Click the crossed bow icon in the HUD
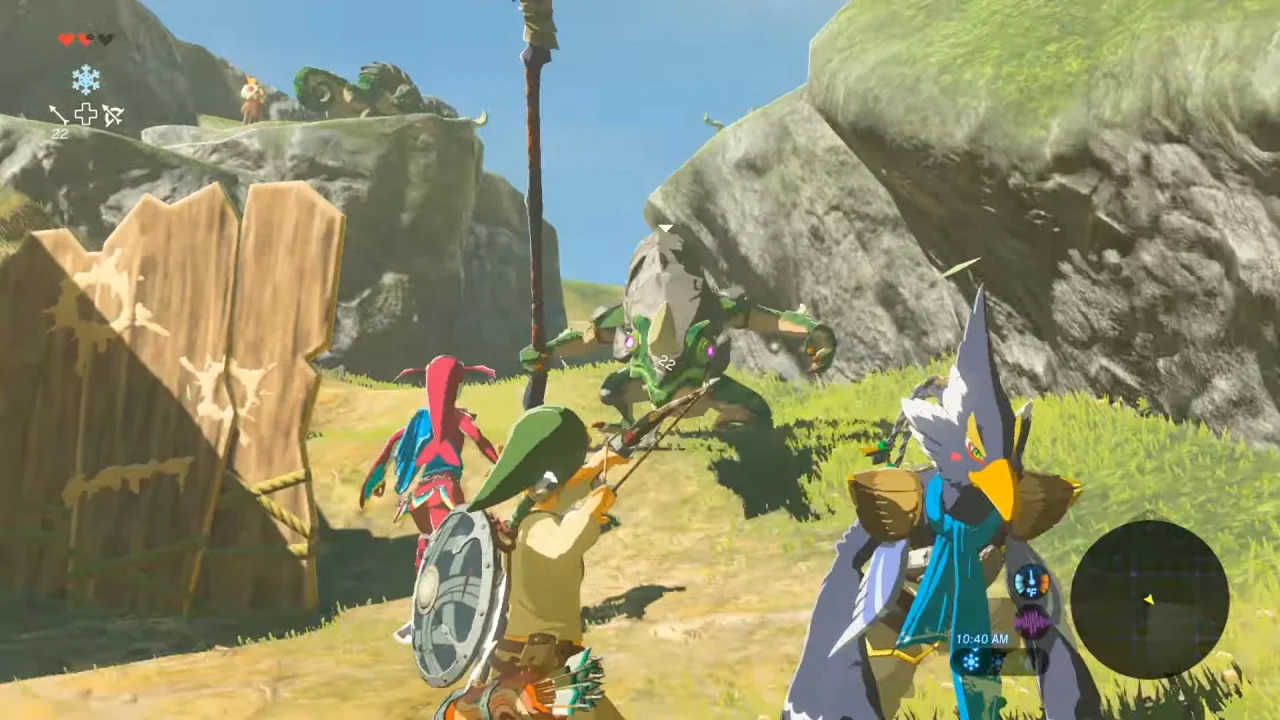 [112, 115]
